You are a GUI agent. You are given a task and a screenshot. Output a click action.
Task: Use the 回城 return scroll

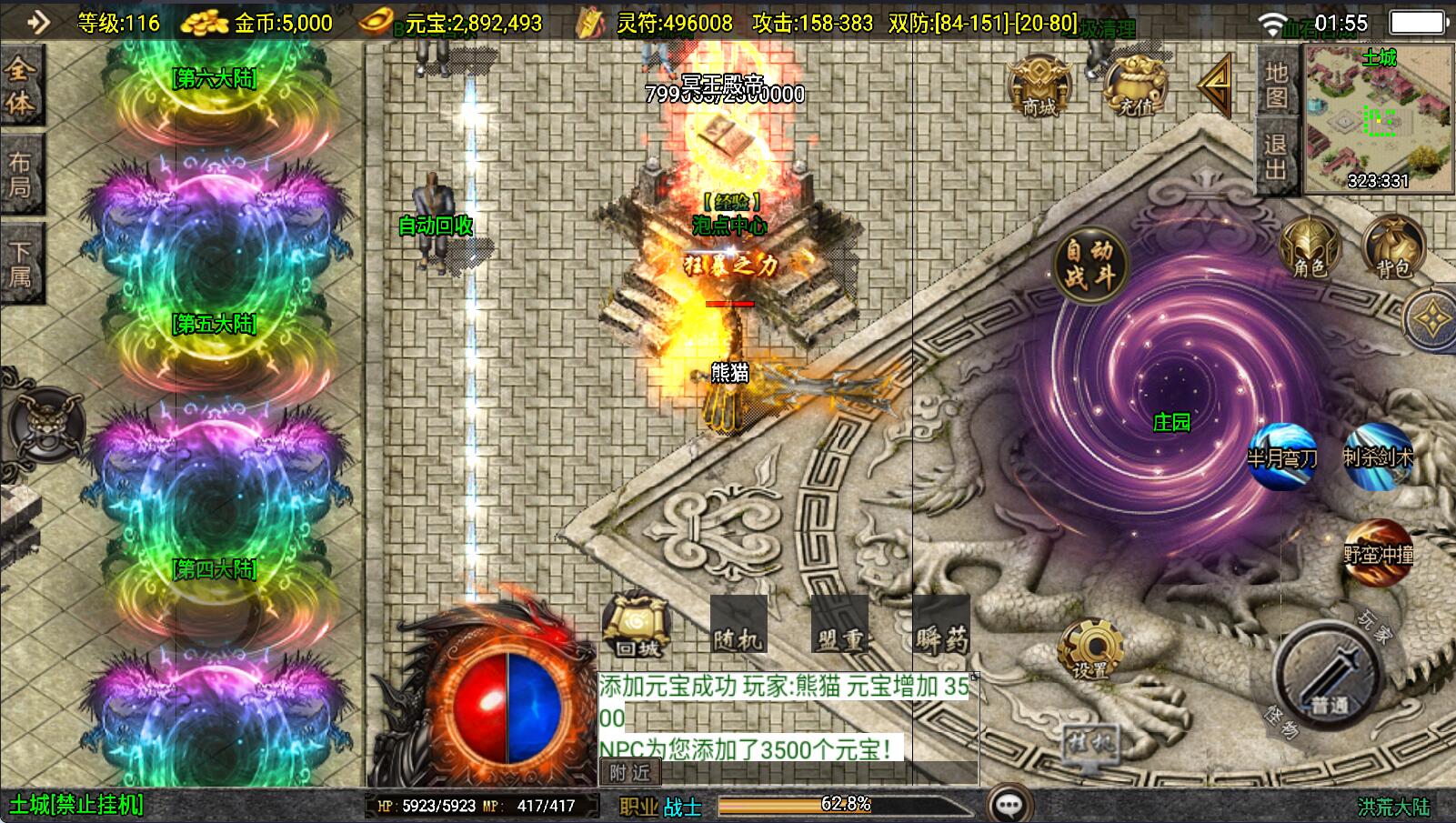pos(637,625)
